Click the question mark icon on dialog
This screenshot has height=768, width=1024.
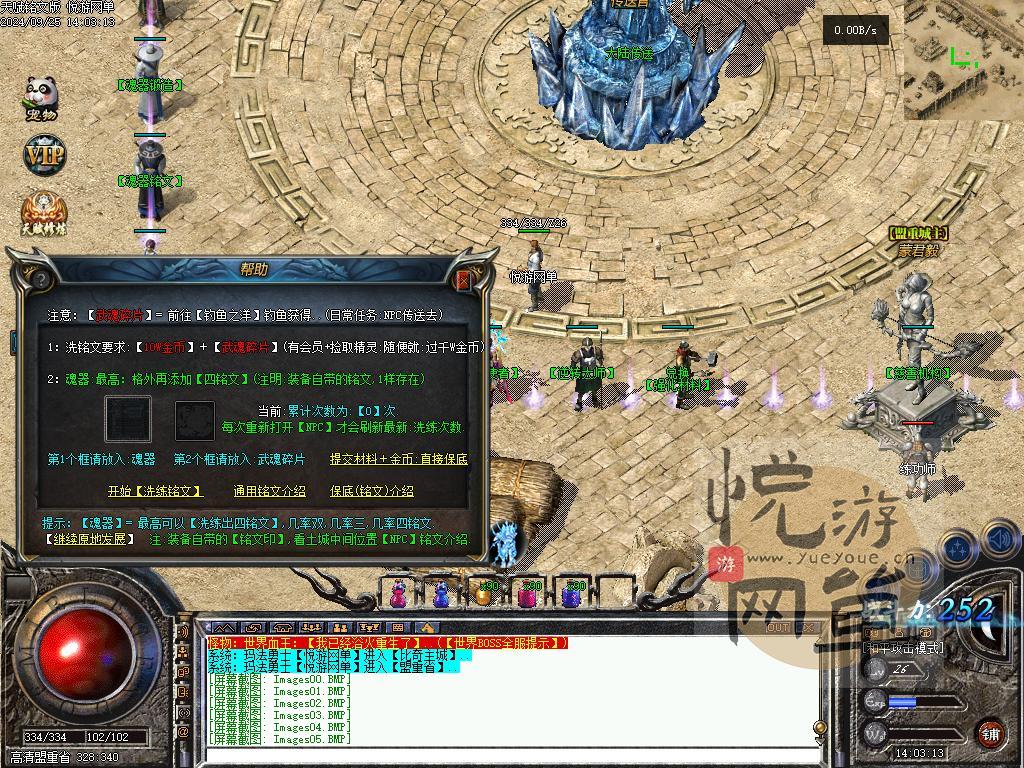click(41, 279)
